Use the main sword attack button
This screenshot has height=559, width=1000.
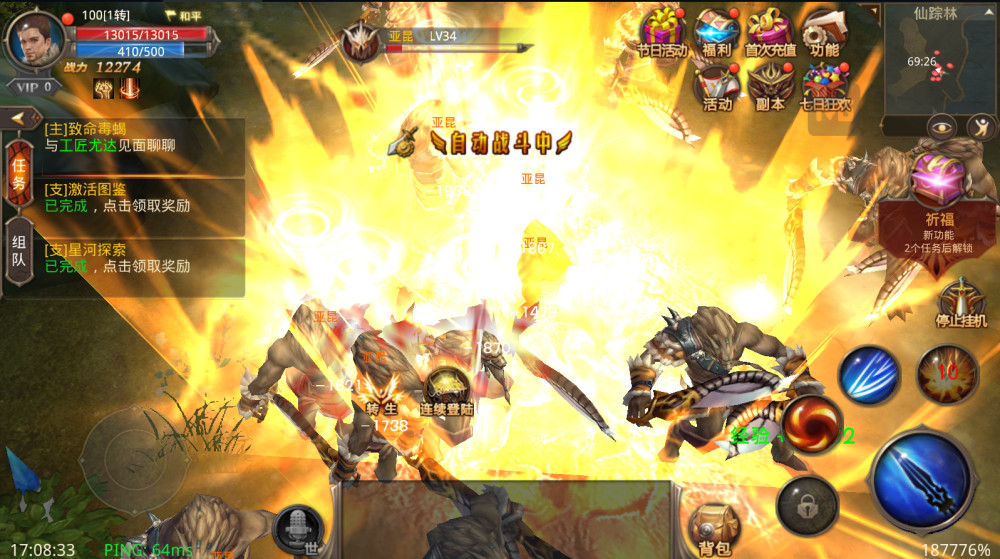coord(921,479)
